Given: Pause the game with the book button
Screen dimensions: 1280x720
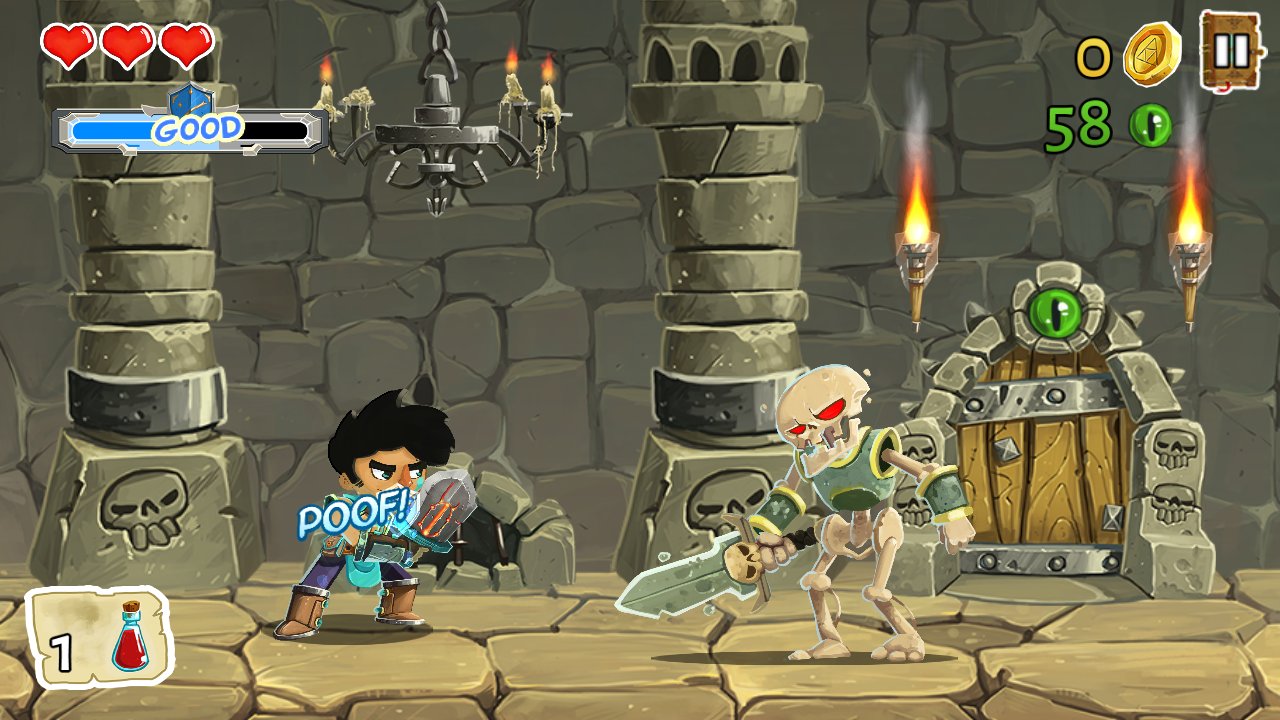Looking at the screenshot, I should 1231,50.
